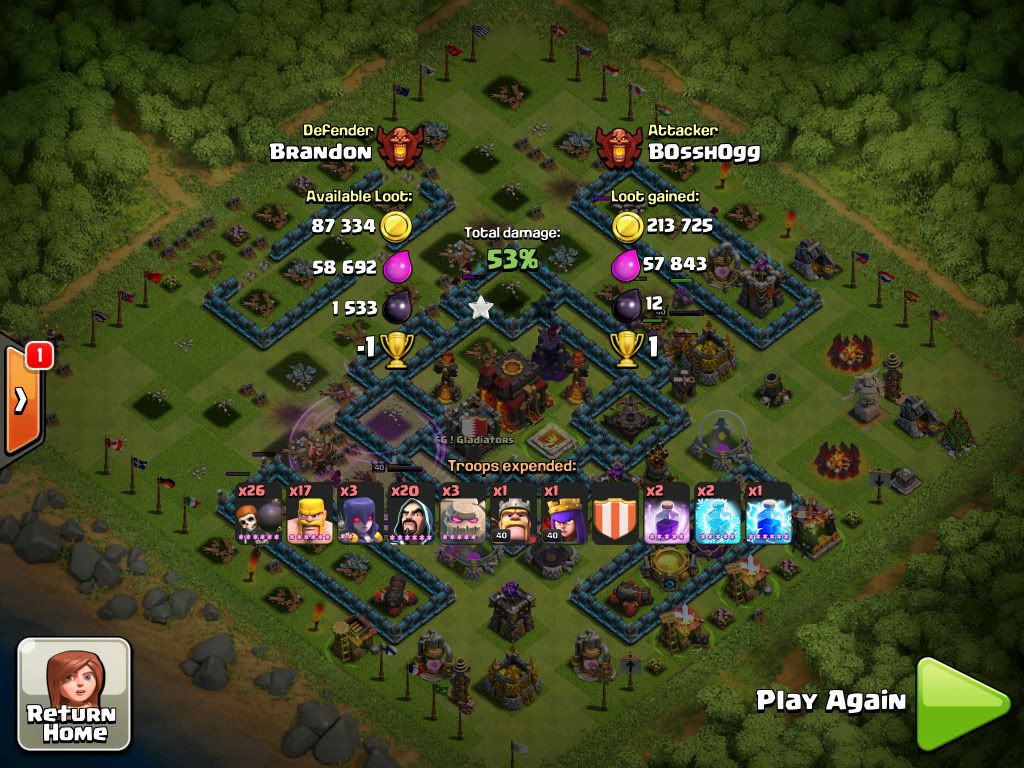Open attacker B0ssH0gg's clan badge
The width and height of the screenshot is (1024, 768).
(621, 146)
